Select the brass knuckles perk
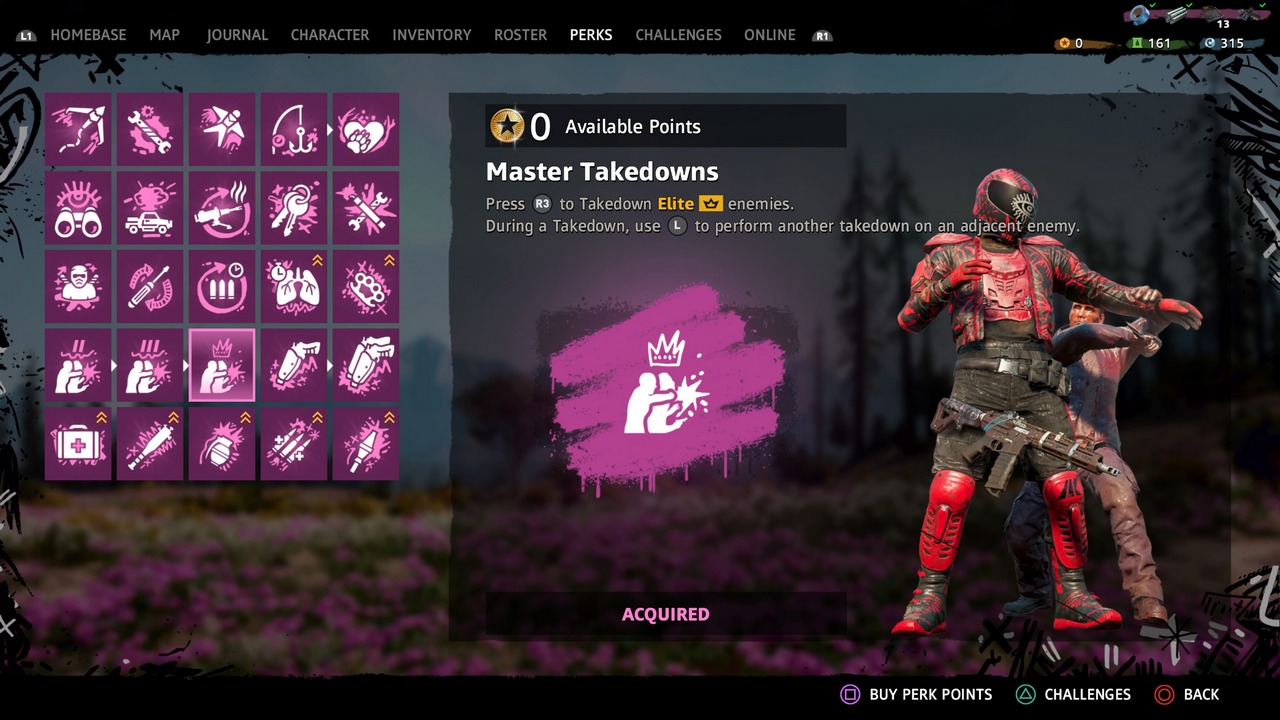 point(366,287)
